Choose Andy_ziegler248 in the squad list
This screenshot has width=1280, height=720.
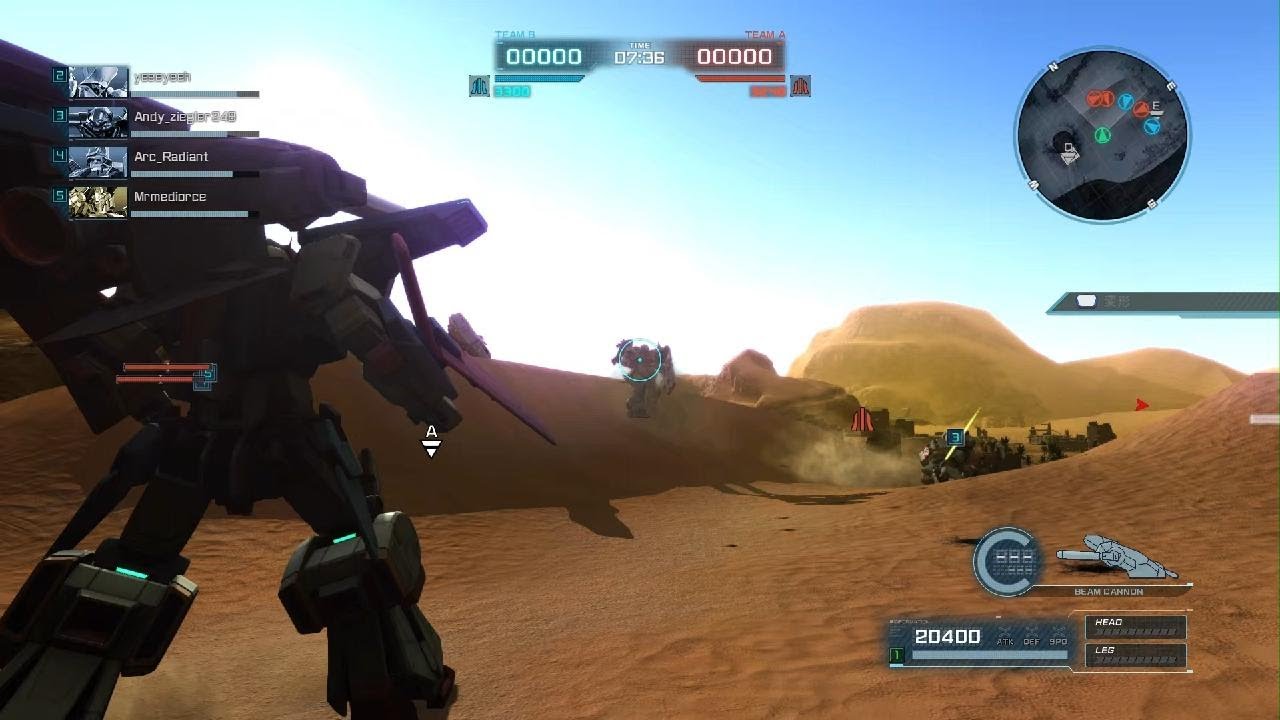point(160,122)
